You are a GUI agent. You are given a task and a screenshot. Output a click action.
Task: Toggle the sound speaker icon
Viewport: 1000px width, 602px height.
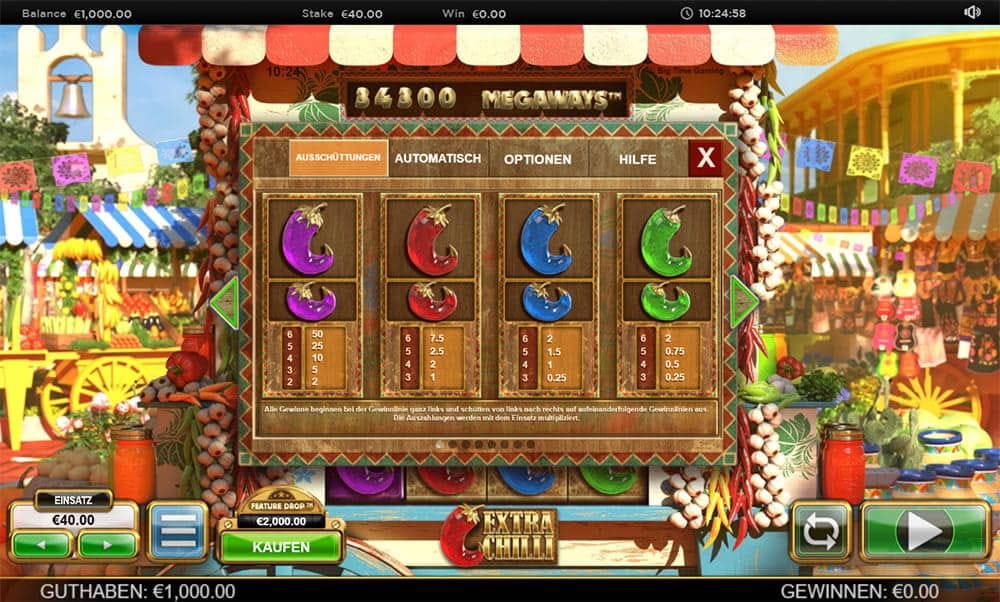(x=971, y=12)
